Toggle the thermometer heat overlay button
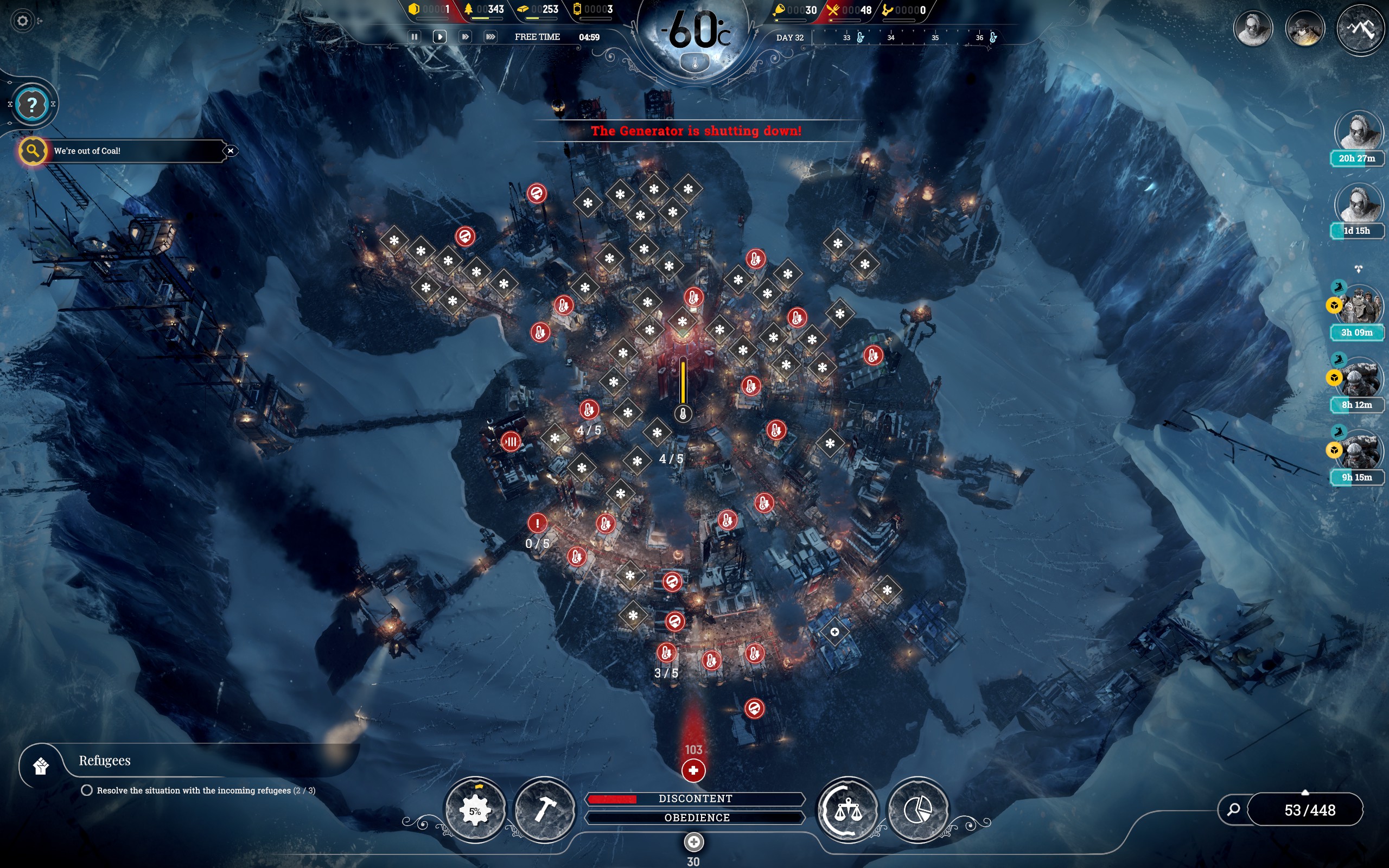The width and height of the screenshot is (1389, 868). (694, 62)
